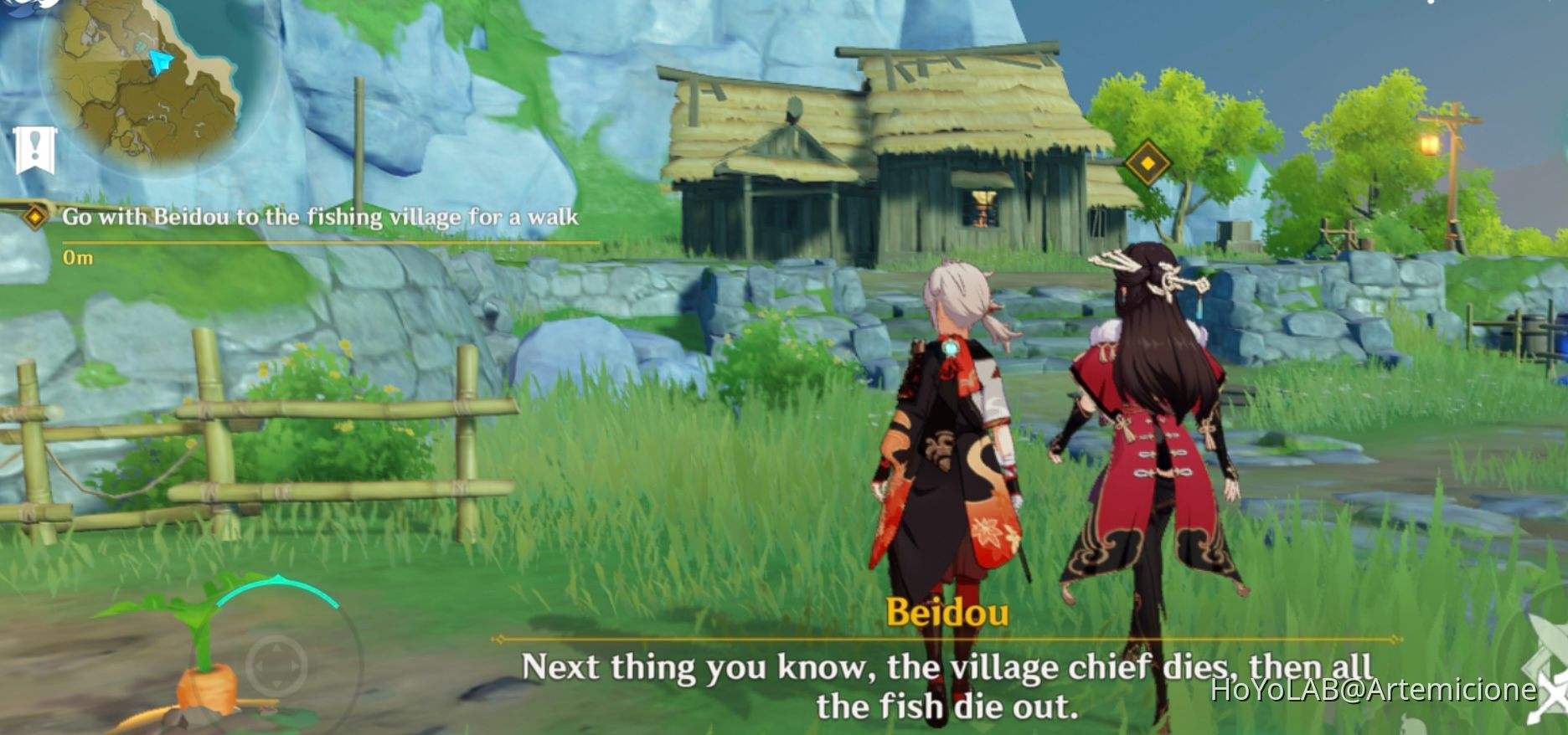The image size is (1568, 735).
Task: Tap the player direction arrow on the minimap
Action: pyautogui.click(x=159, y=61)
